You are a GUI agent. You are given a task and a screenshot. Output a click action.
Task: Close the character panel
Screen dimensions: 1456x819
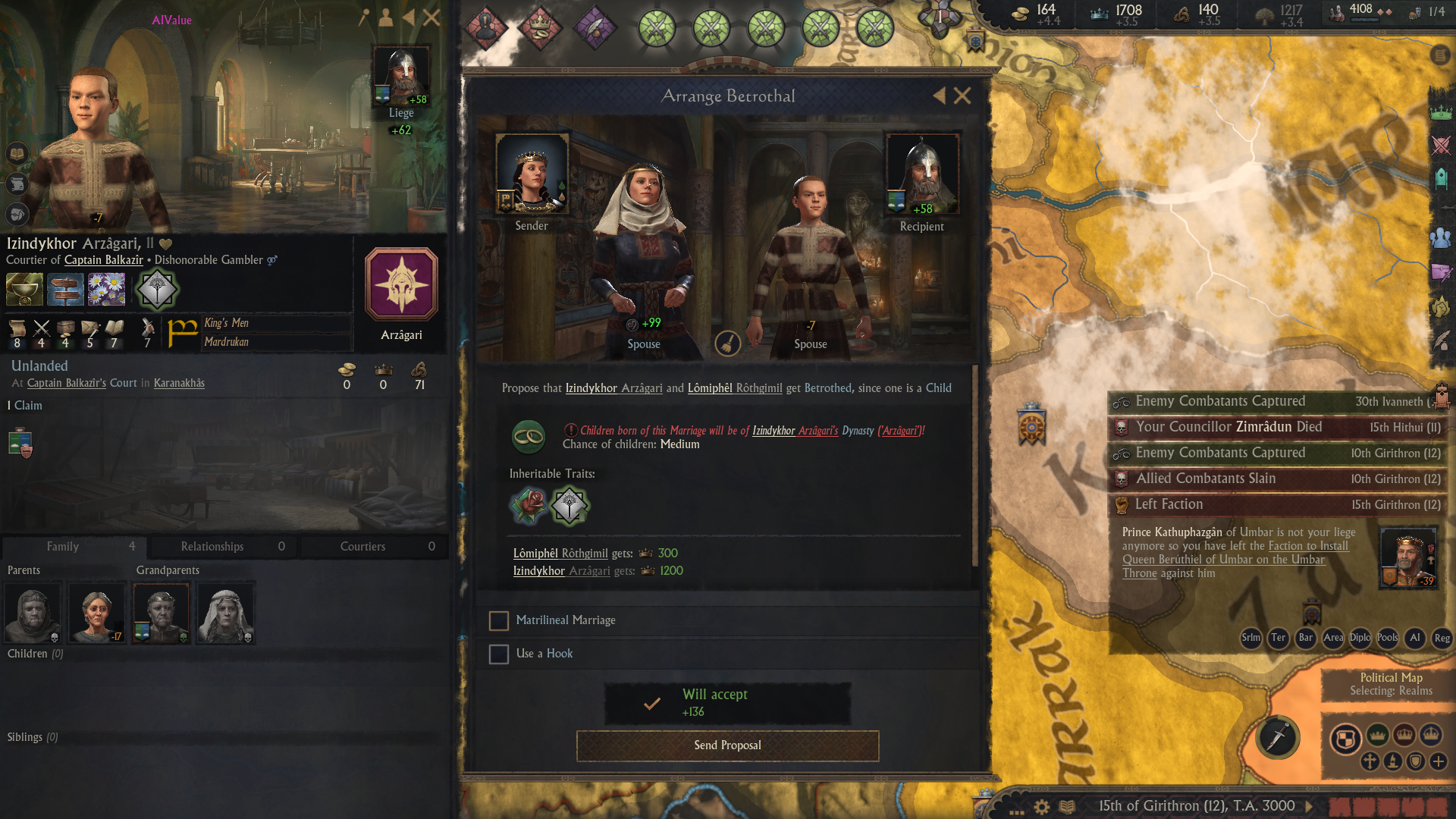[x=431, y=17]
